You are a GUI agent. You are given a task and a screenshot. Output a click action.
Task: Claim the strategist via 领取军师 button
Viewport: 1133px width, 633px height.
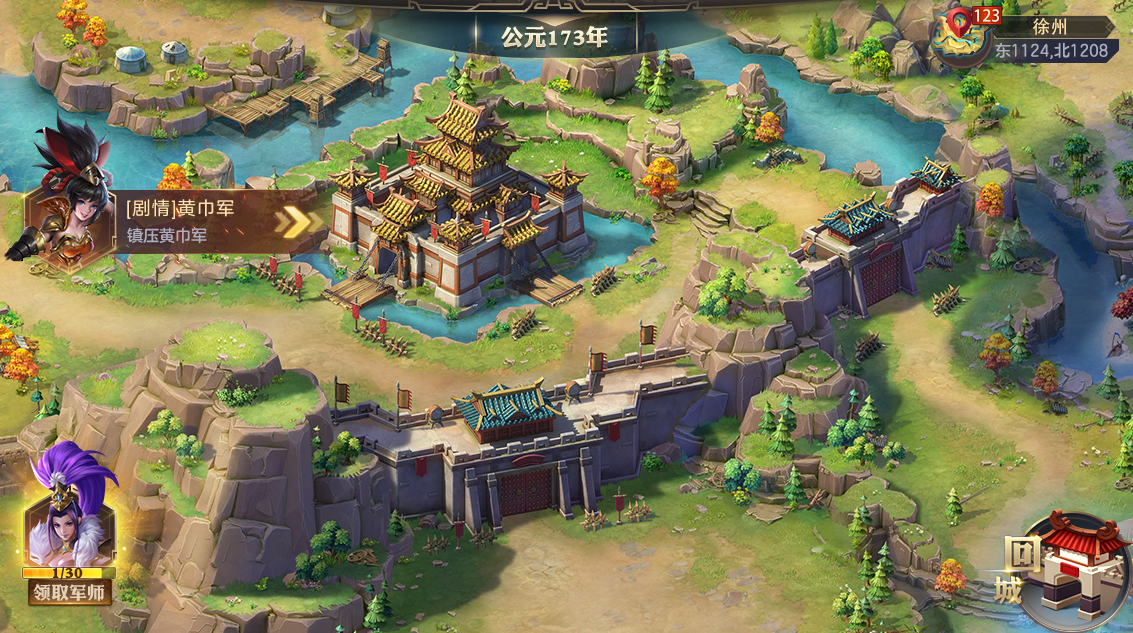click(69, 592)
